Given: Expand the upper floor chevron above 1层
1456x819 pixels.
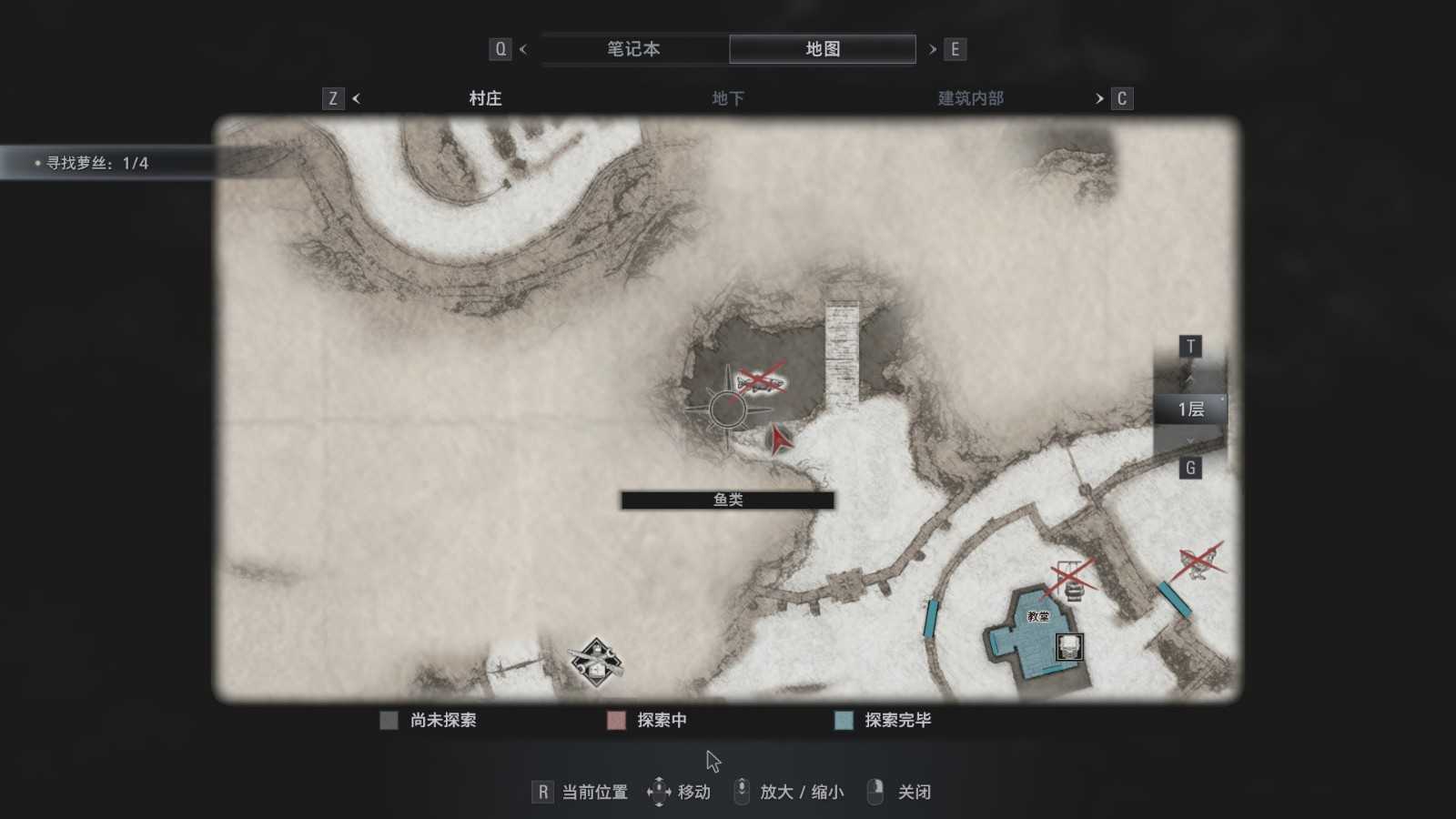Looking at the screenshot, I should [x=1190, y=378].
